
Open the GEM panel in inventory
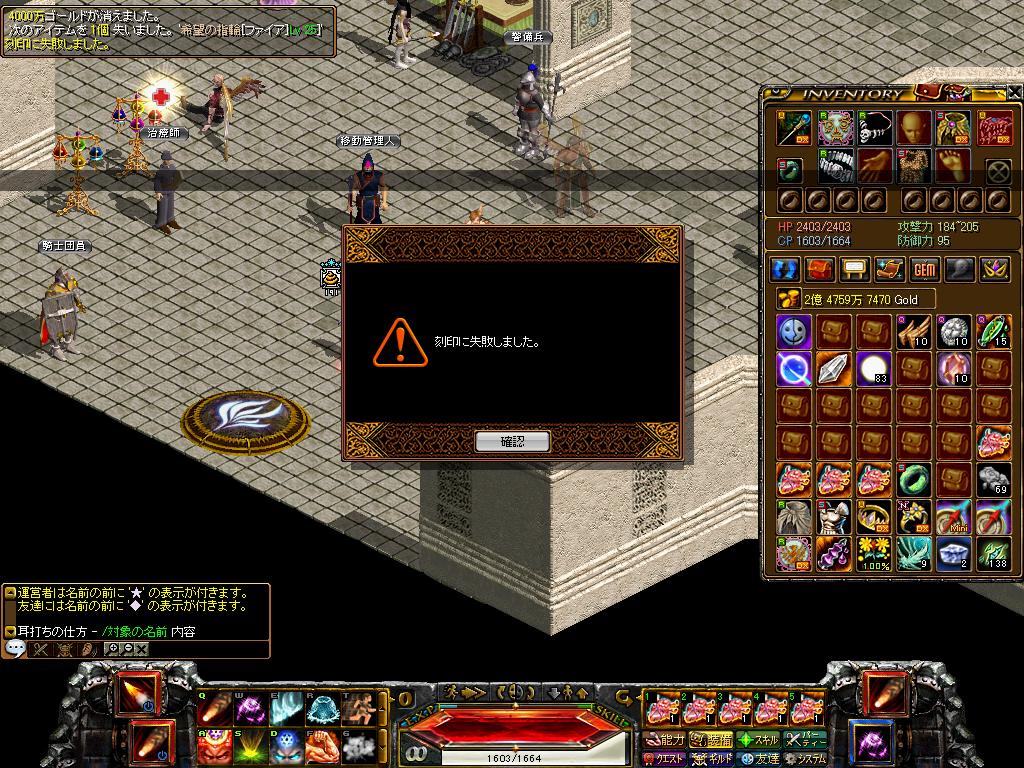coord(923,269)
